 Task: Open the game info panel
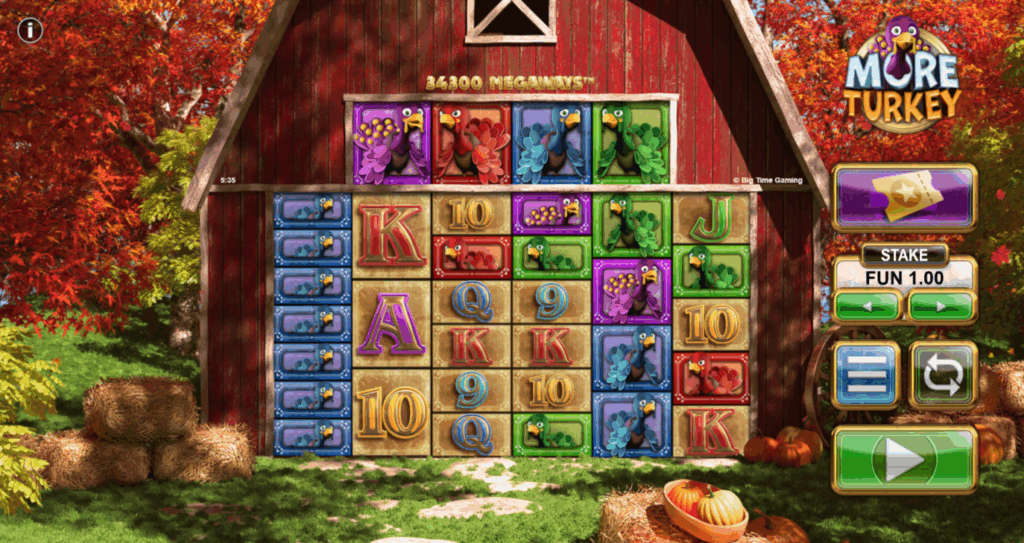(x=30, y=30)
